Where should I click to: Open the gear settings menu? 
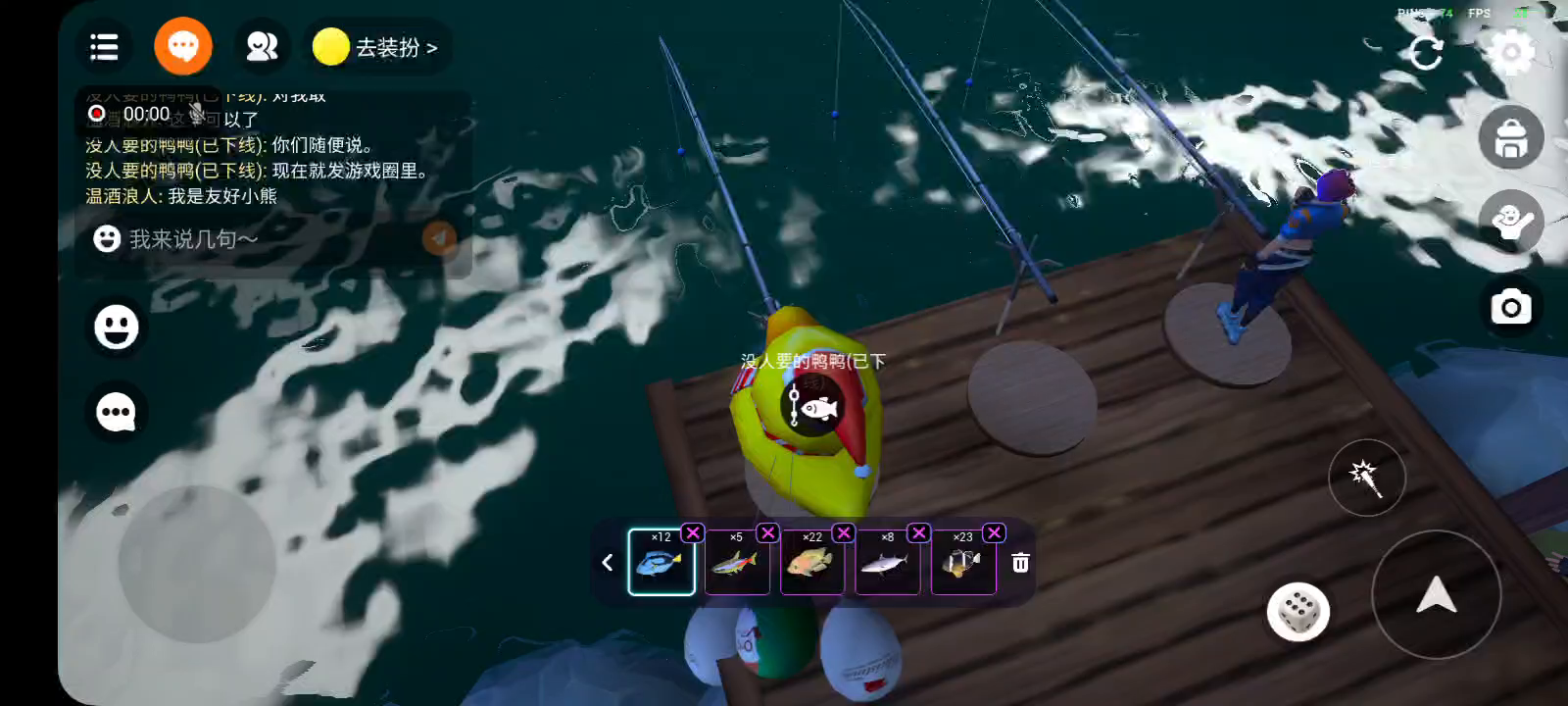(x=1510, y=52)
